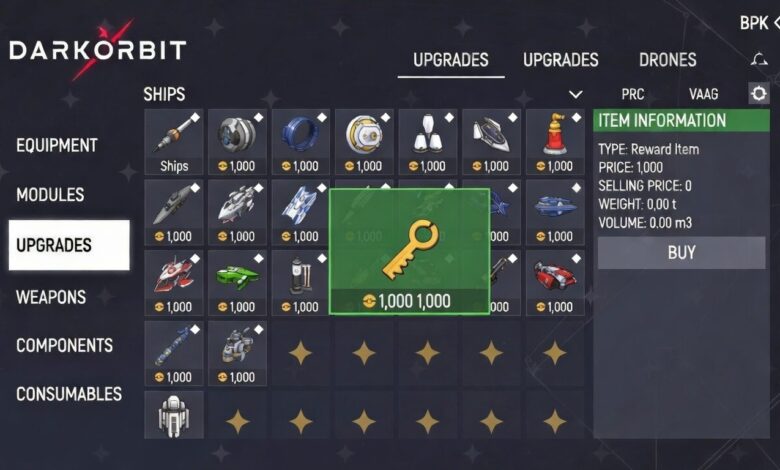Buy the selected reward item
780x470 pixels.
(x=681, y=253)
